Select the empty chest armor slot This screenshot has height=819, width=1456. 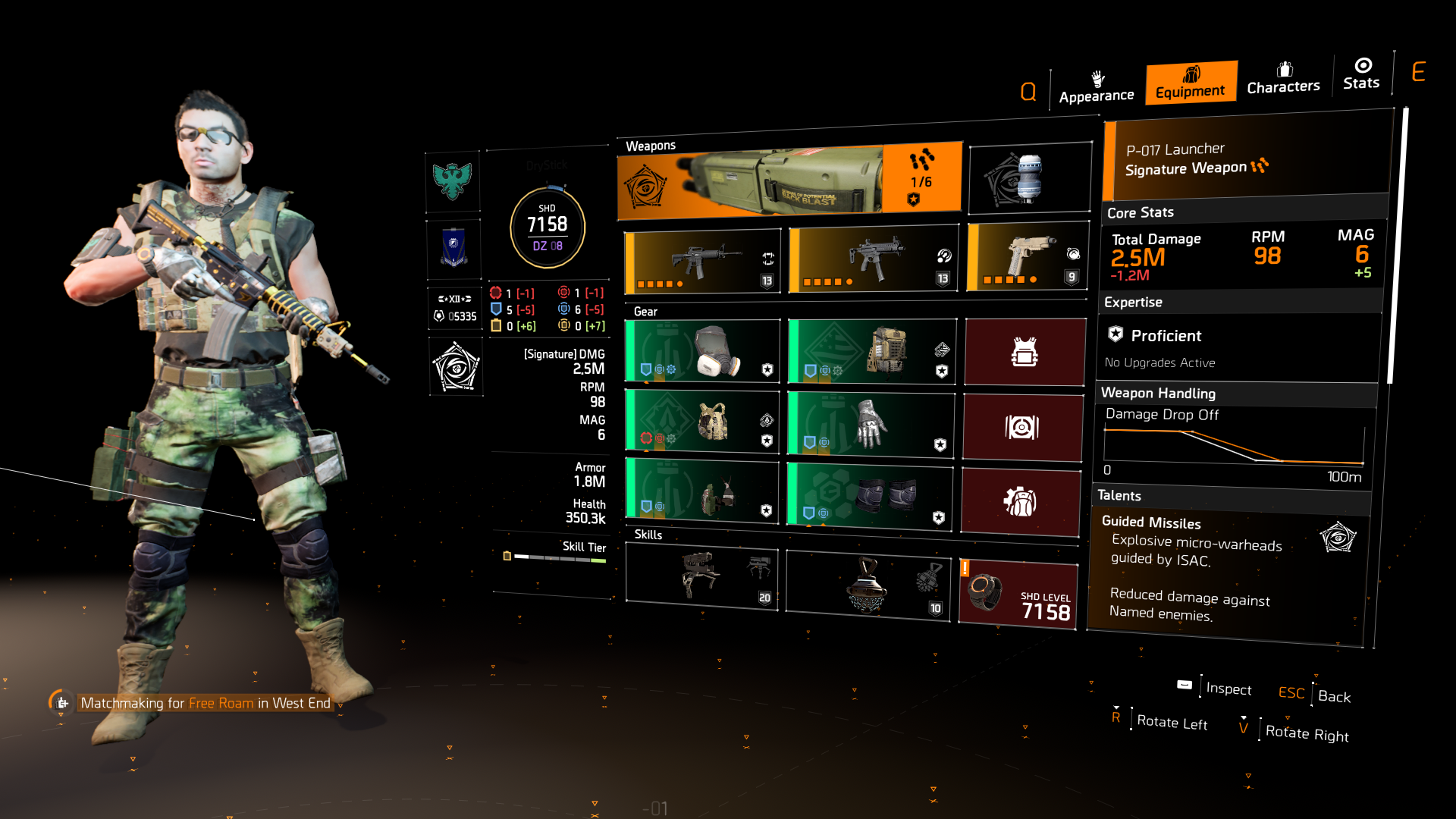(1024, 350)
